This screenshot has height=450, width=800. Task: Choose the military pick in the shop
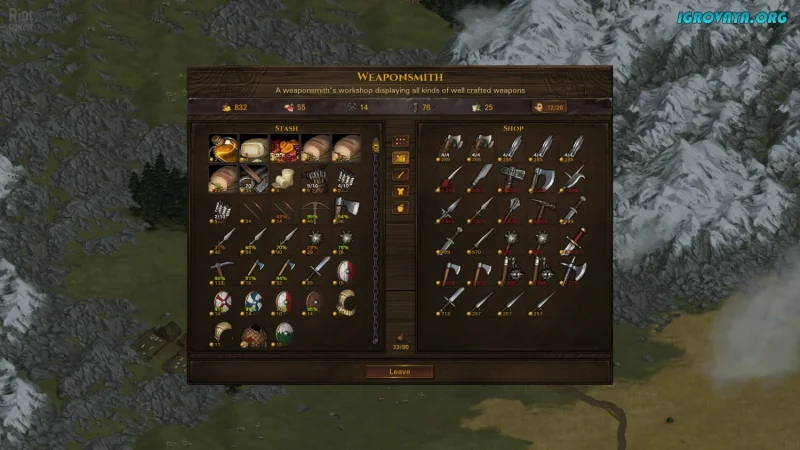coord(543,208)
